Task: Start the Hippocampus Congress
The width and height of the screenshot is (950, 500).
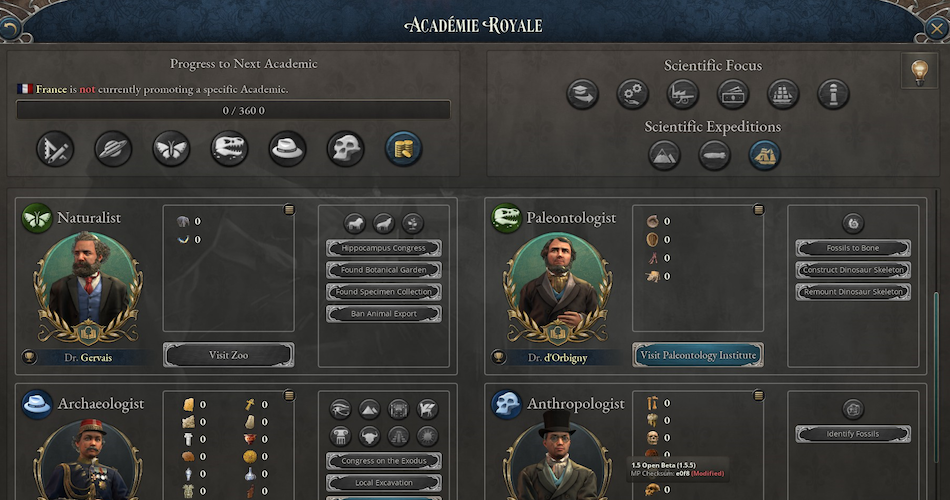Action: [383, 248]
